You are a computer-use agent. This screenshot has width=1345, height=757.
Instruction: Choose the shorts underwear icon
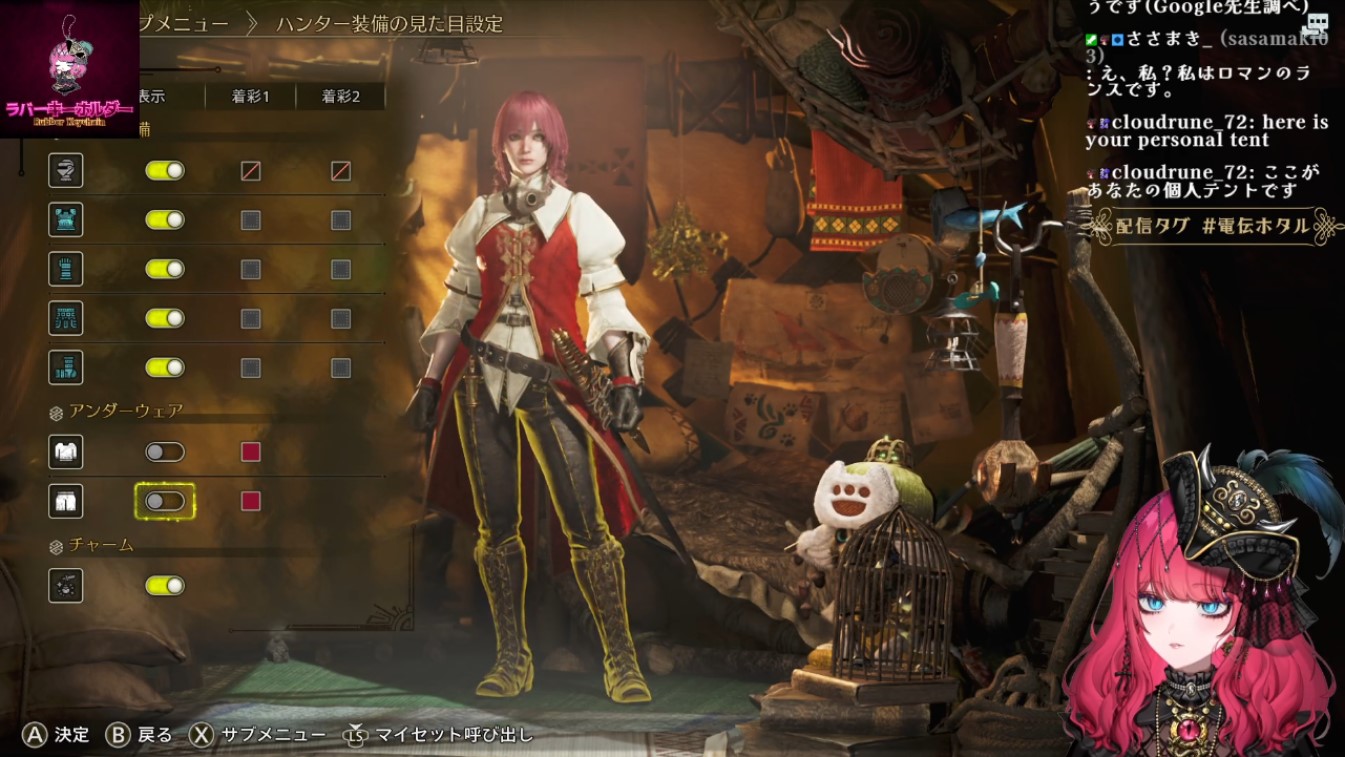[66, 501]
